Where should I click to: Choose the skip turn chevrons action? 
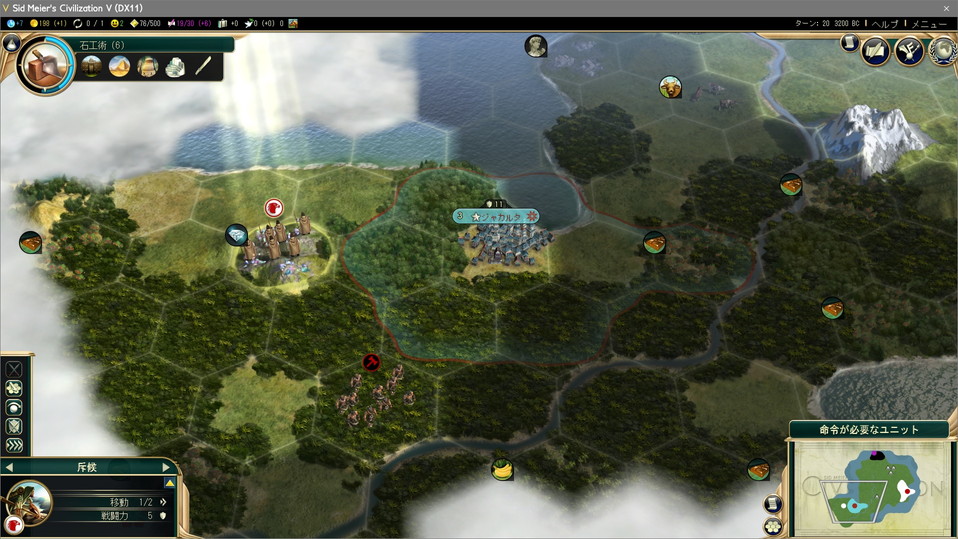point(14,445)
